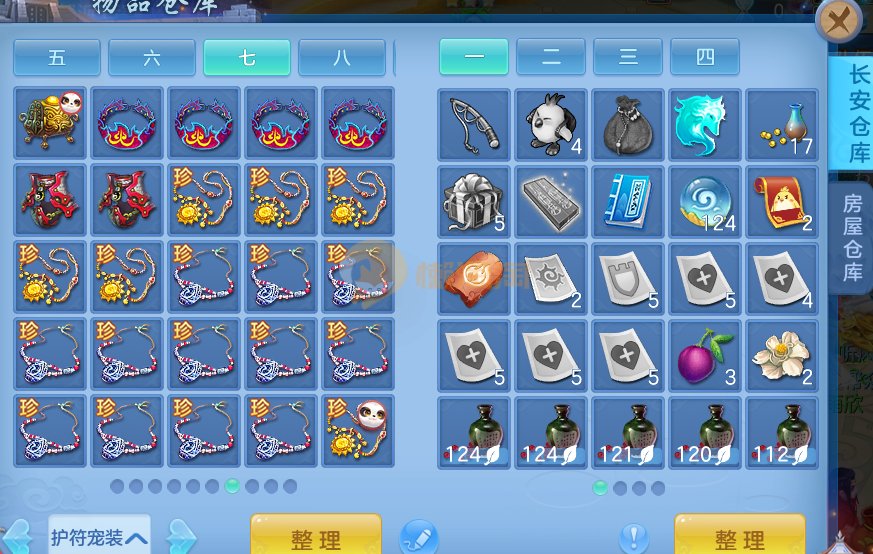Switch to warehouse page 六
This screenshot has width=873, height=554.
(151, 58)
